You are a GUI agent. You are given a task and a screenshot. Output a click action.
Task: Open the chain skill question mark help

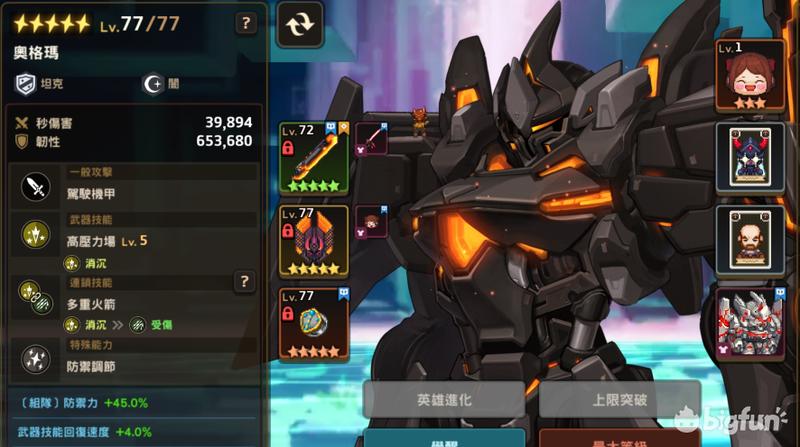[244, 283]
